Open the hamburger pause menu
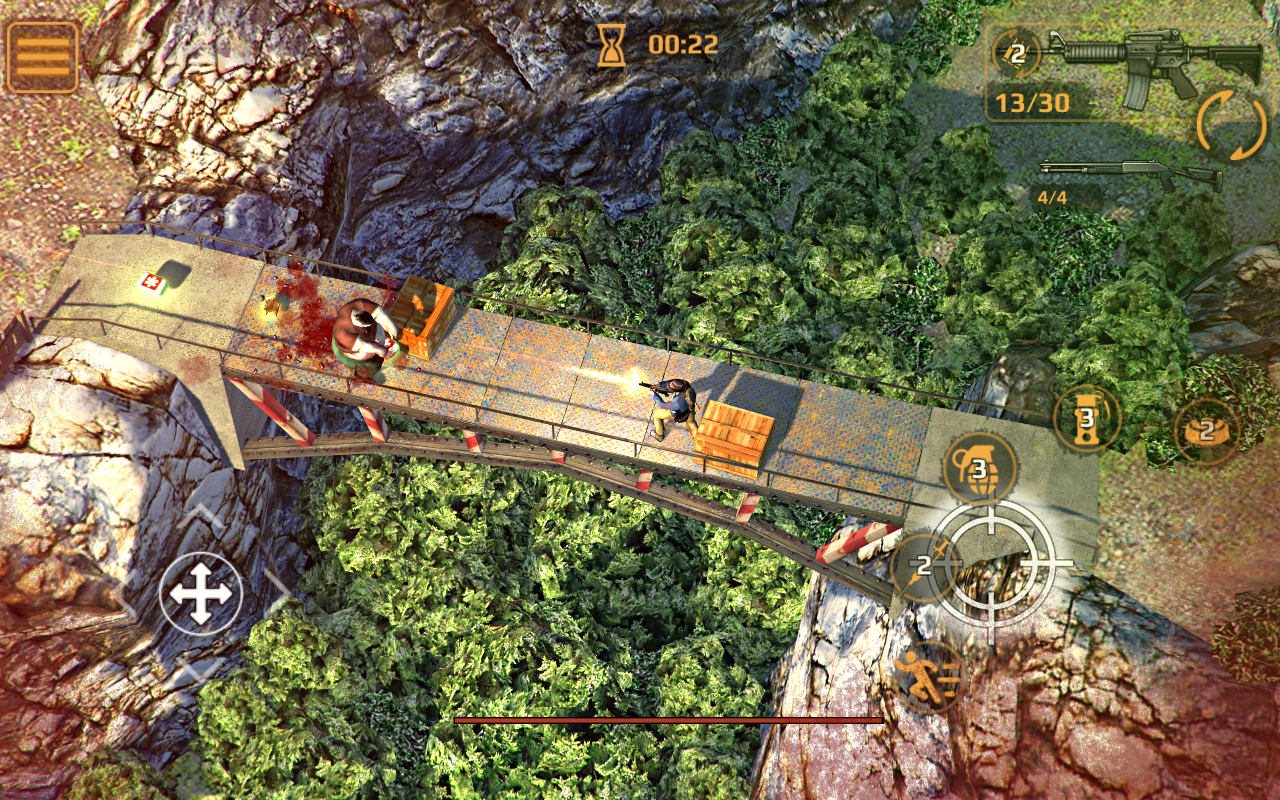This screenshot has height=800, width=1280. click(x=43, y=57)
